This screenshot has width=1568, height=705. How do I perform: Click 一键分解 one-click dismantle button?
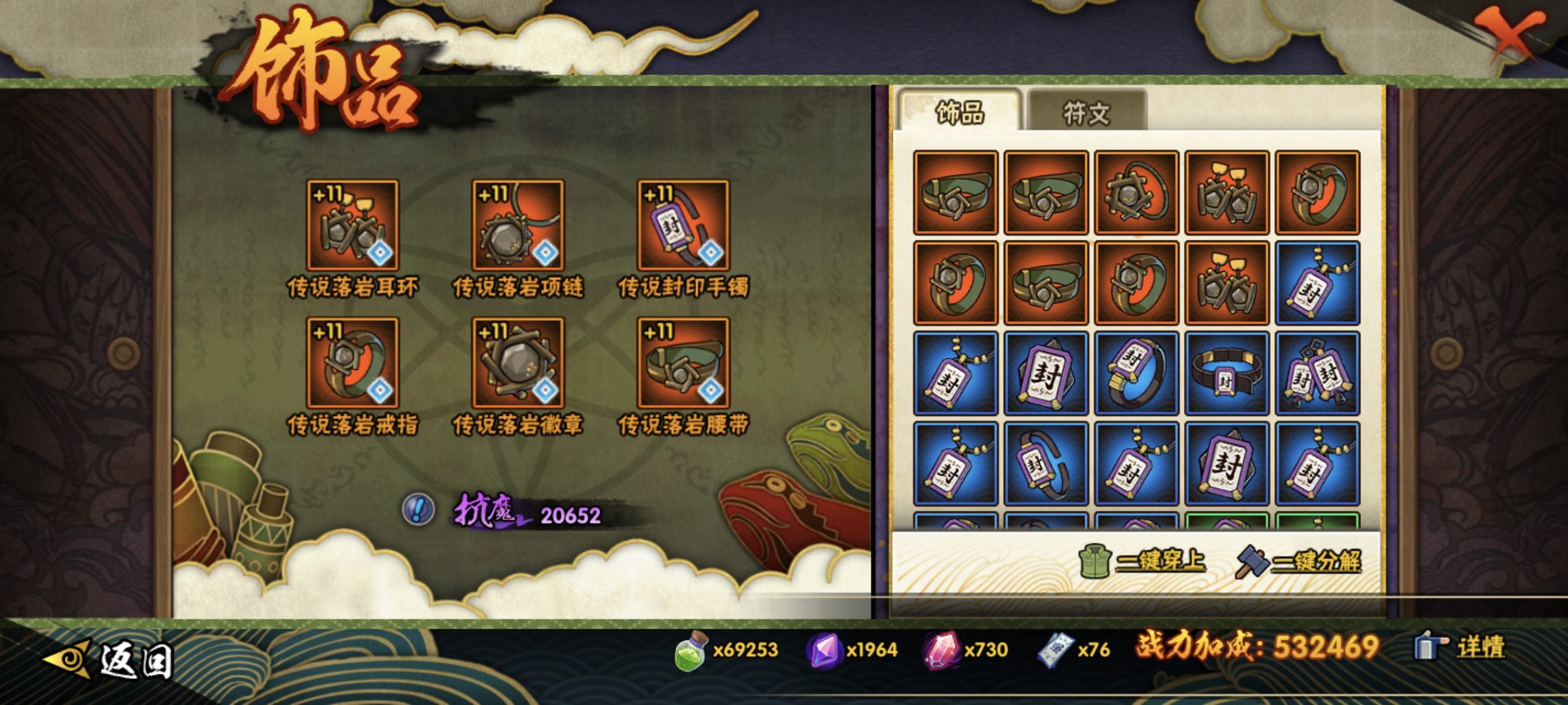click(x=1299, y=560)
